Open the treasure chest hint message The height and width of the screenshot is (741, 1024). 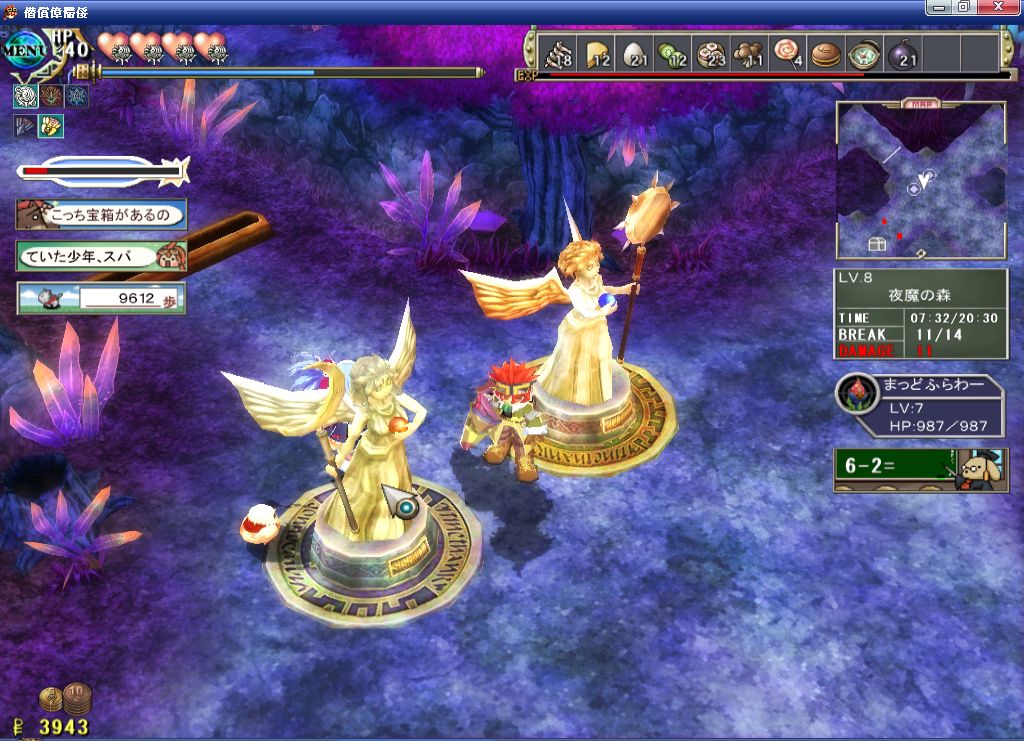pos(101,214)
